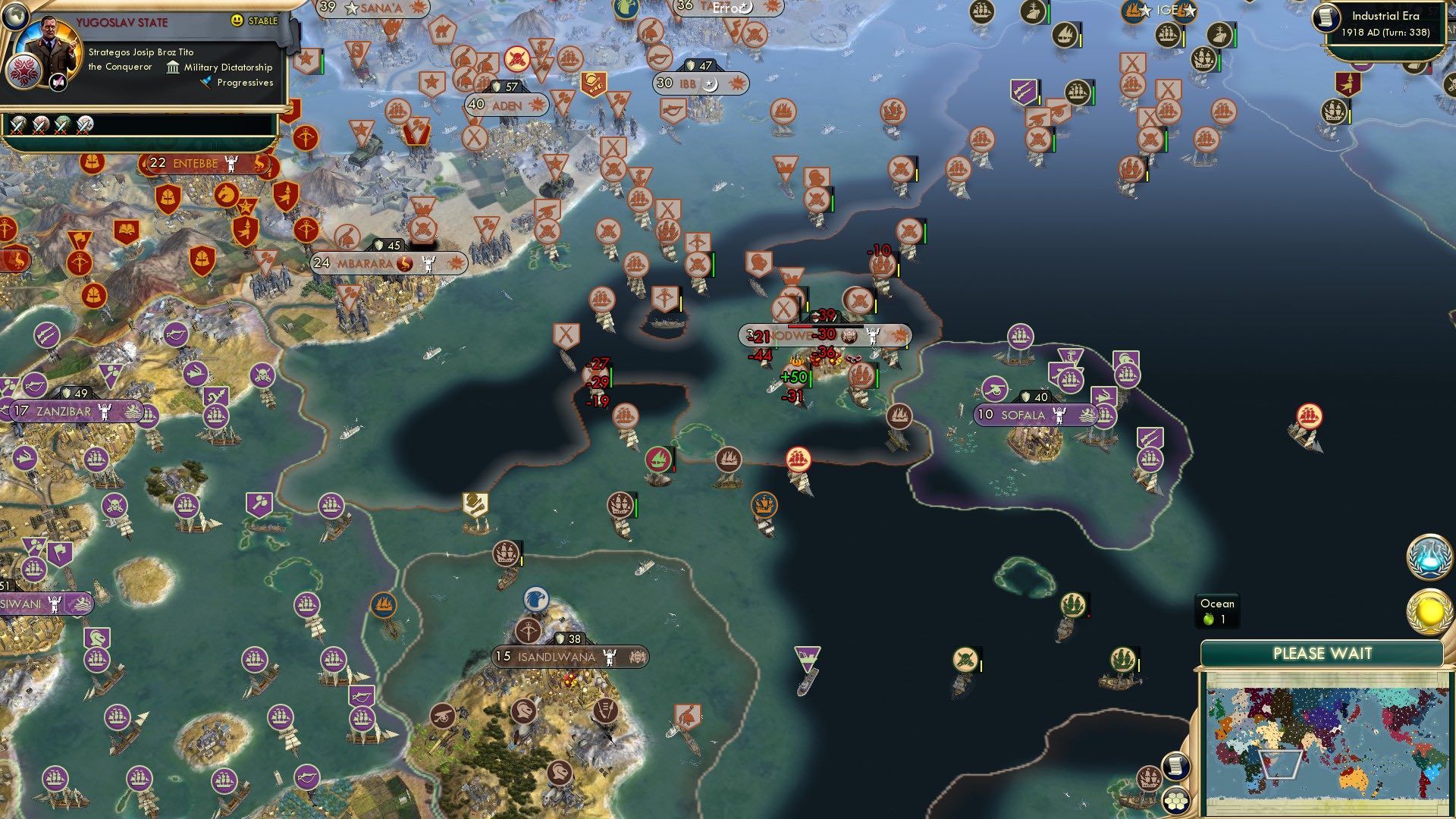Open the Military Dictatorship government icon
The width and height of the screenshot is (1456, 819).
click(173, 67)
